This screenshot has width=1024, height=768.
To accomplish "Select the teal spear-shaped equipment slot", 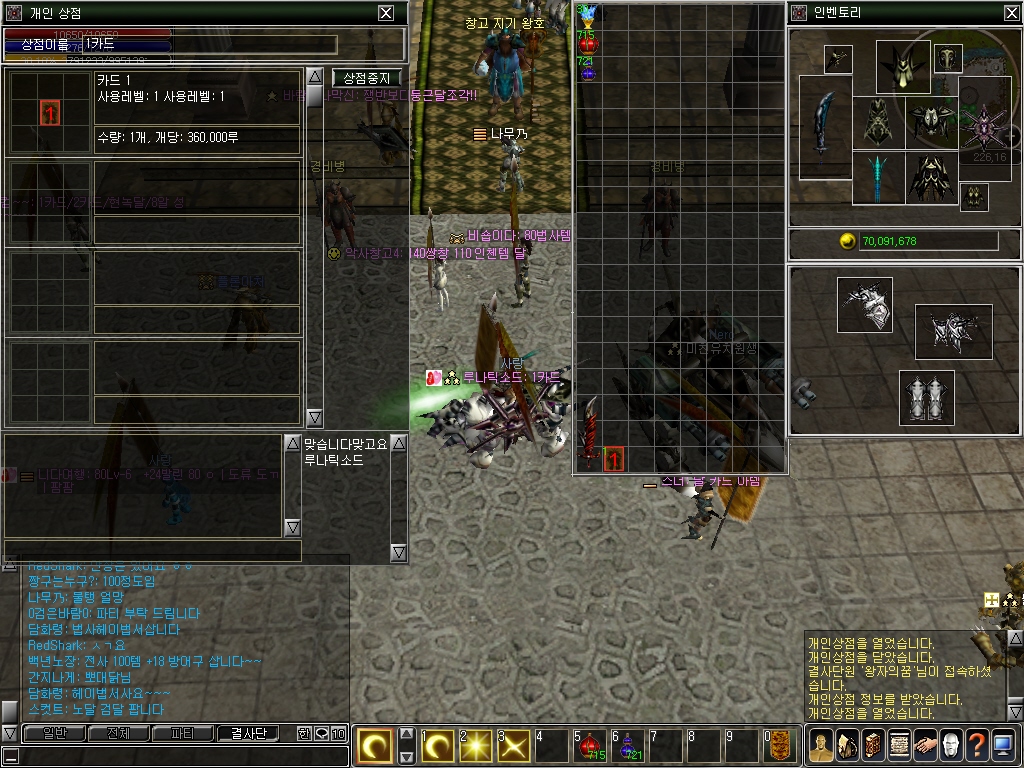I will point(878,176).
